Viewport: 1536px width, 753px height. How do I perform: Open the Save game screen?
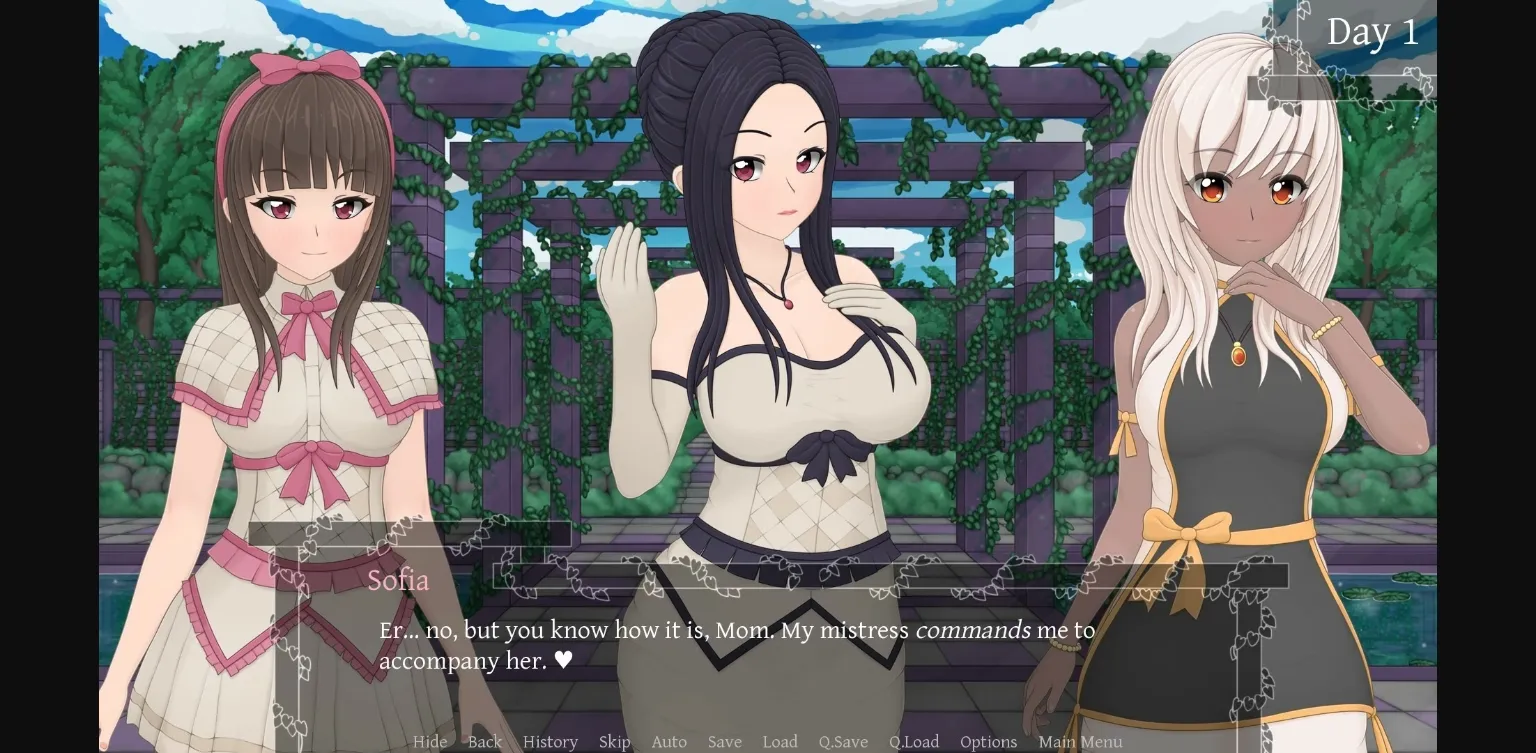click(x=724, y=742)
